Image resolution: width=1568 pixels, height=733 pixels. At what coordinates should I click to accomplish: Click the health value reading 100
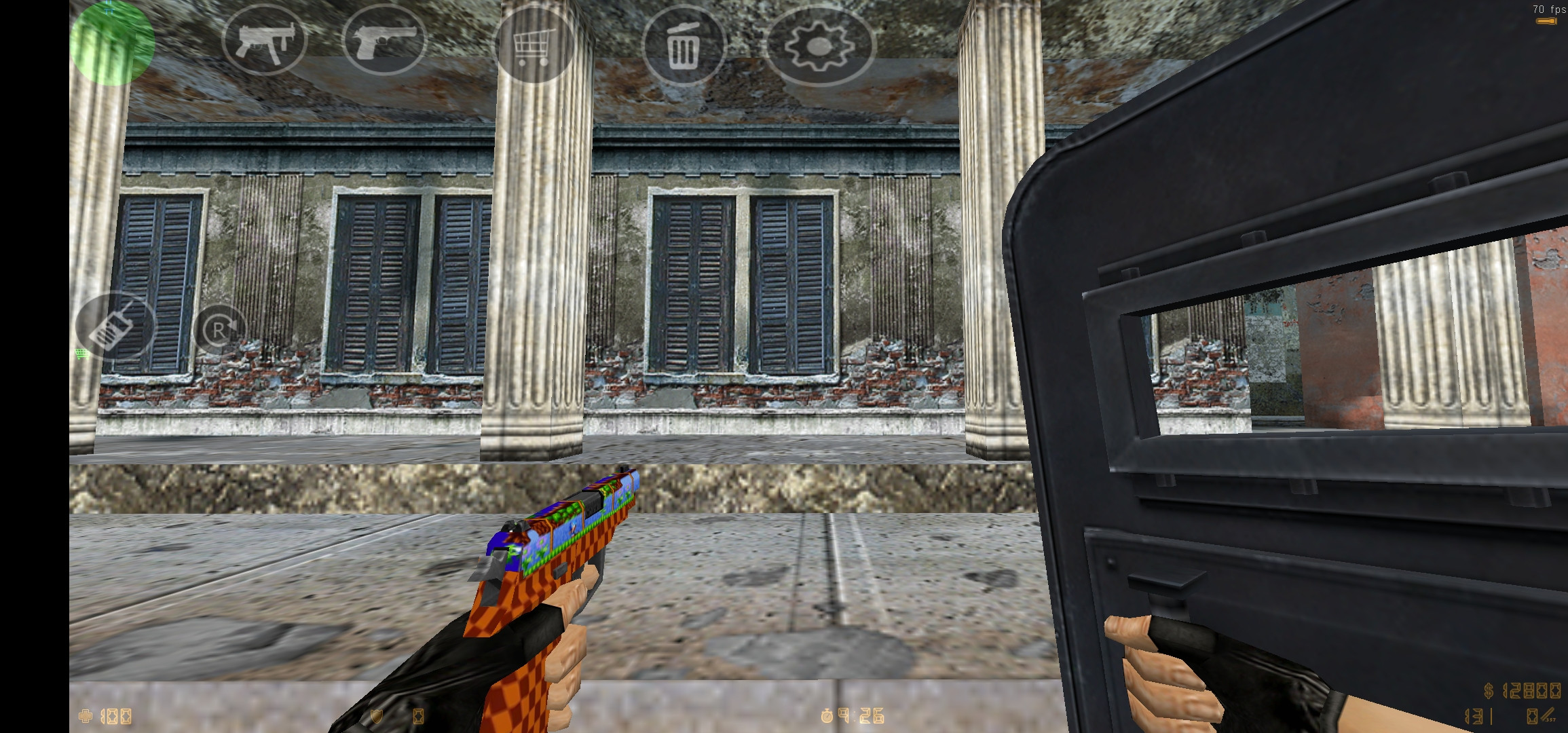117,716
